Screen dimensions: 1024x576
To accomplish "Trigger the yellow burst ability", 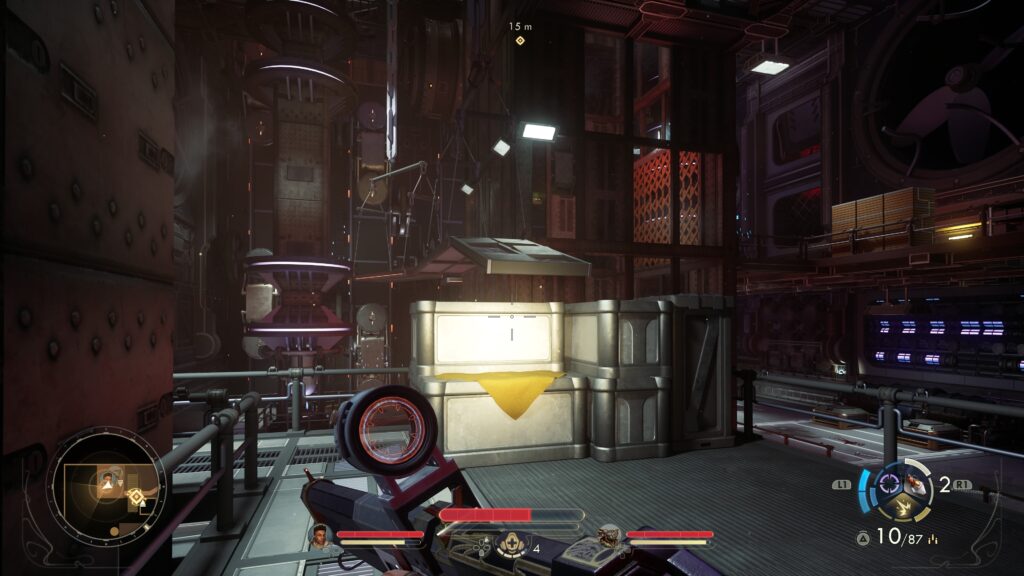I will (x=904, y=508).
